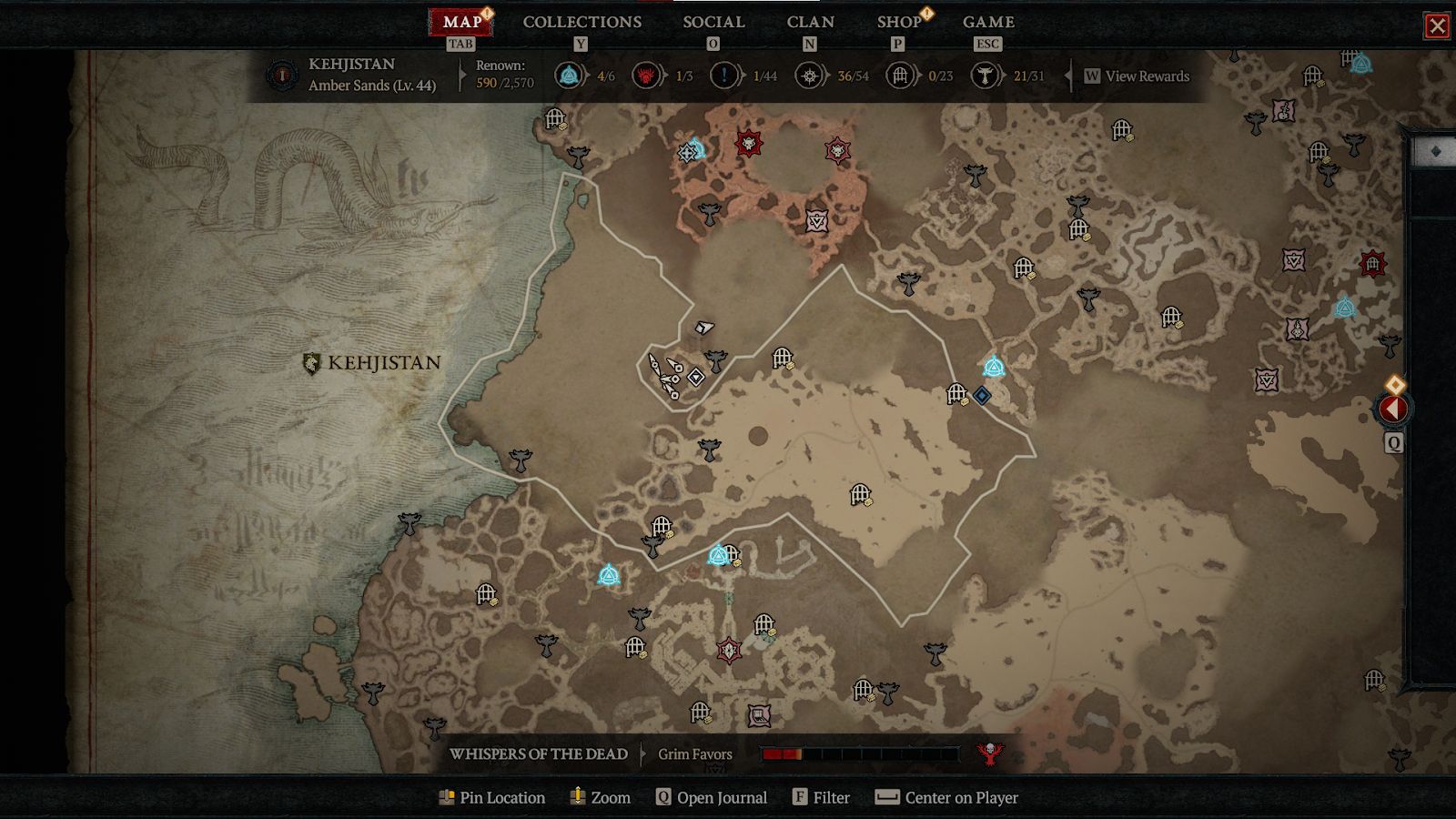Expand the journal side panel arrow

[1393, 409]
